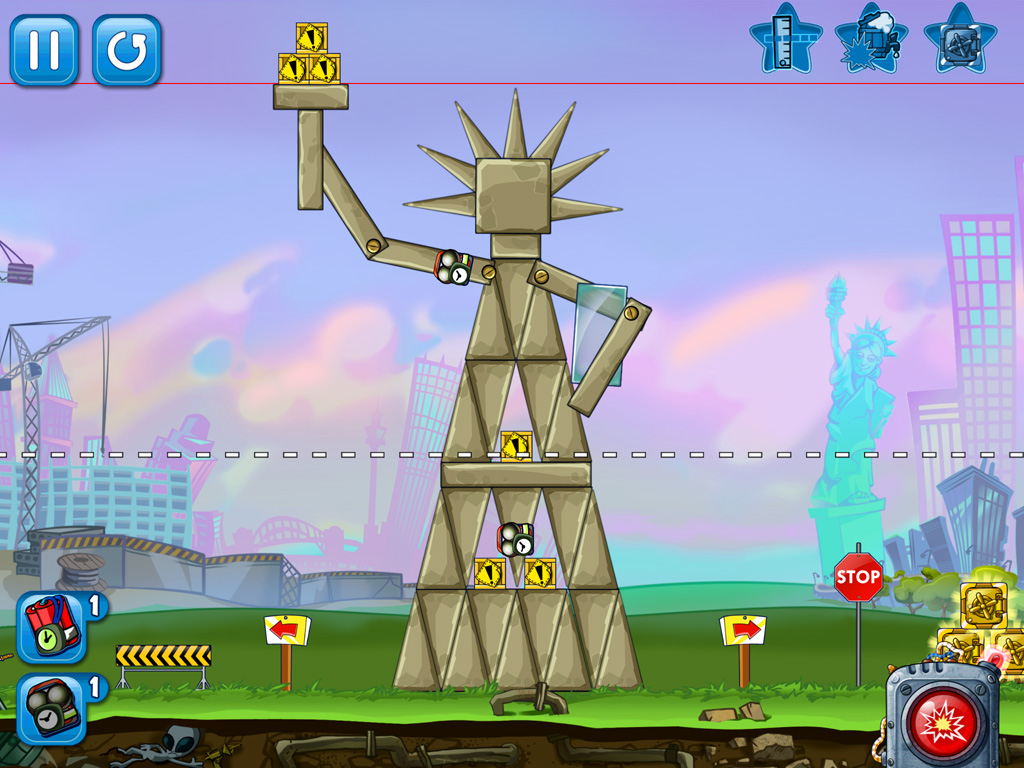Image resolution: width=1024 pixels, height=768 pixels.
Task: Check the ruler height star goal
Action: [x=786, y=40]
